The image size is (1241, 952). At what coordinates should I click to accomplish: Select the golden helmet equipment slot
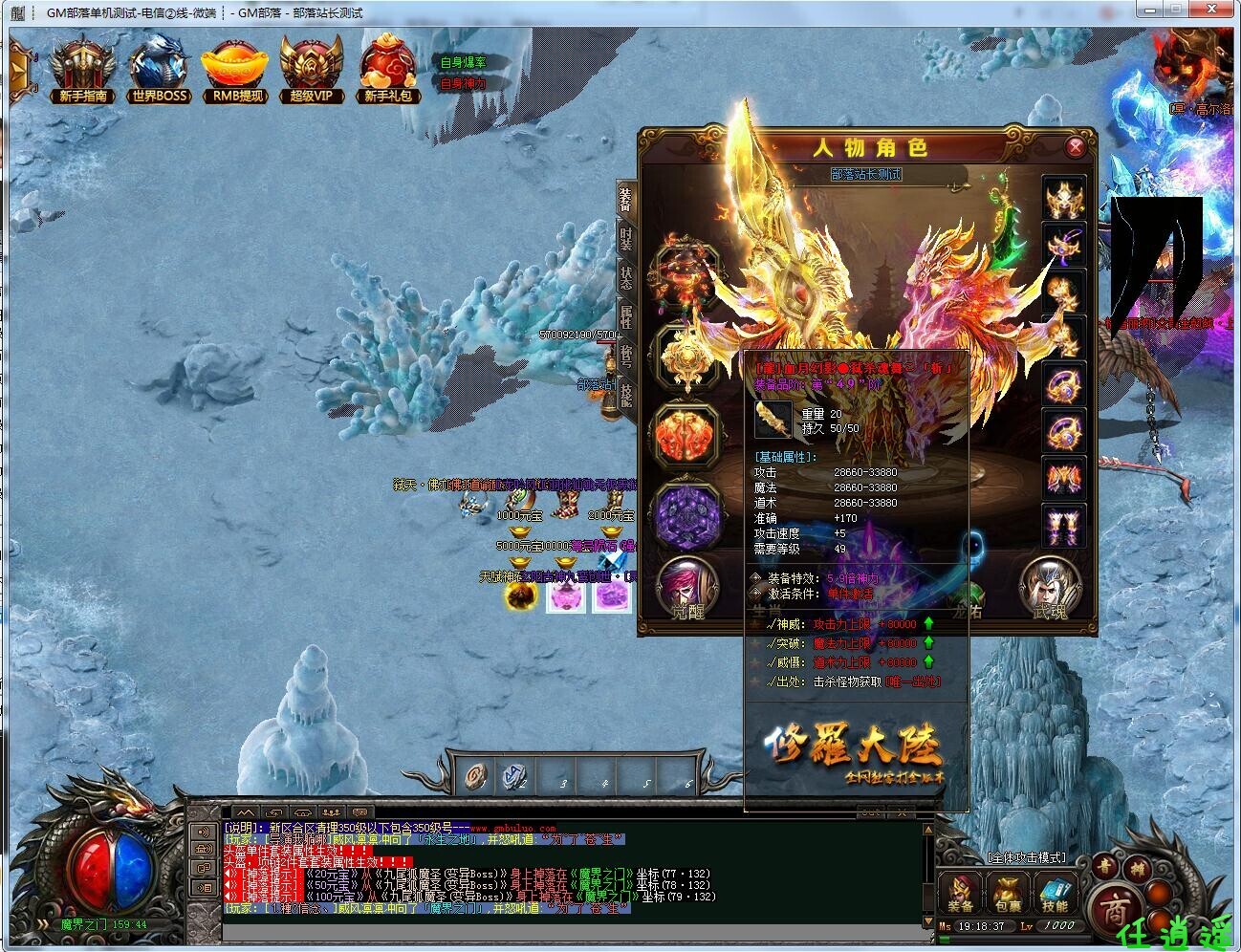click(x=1064, y=200)
